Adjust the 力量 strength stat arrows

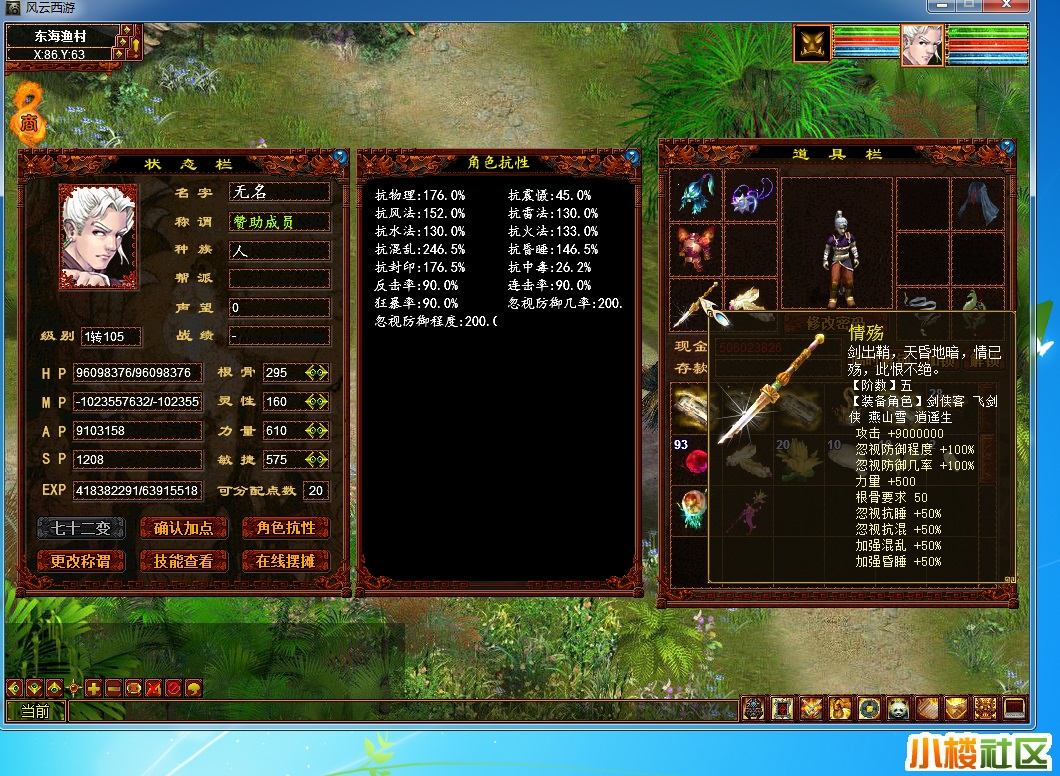pos(317,431)
